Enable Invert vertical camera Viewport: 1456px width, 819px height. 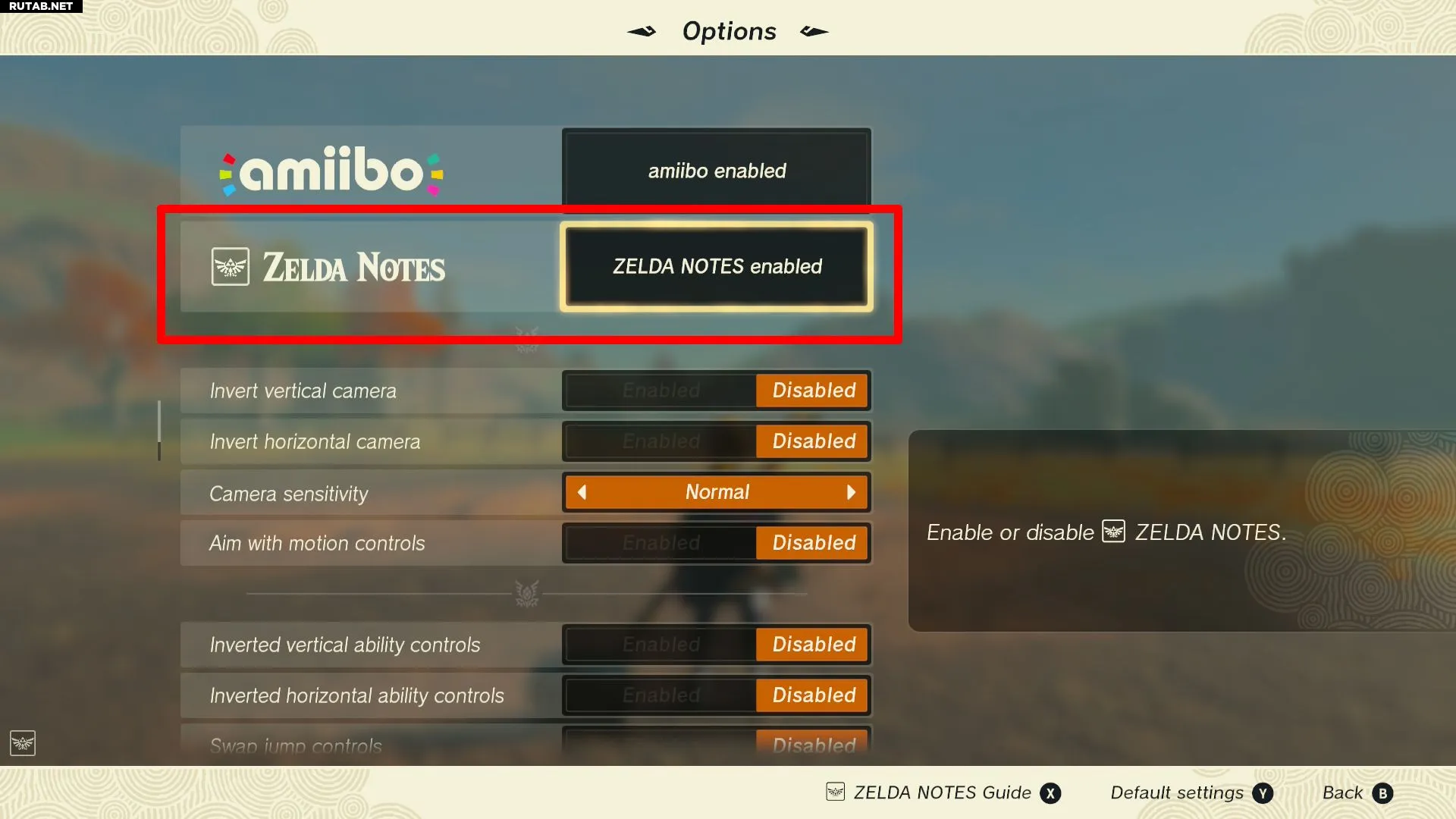(x=661, y=391)
